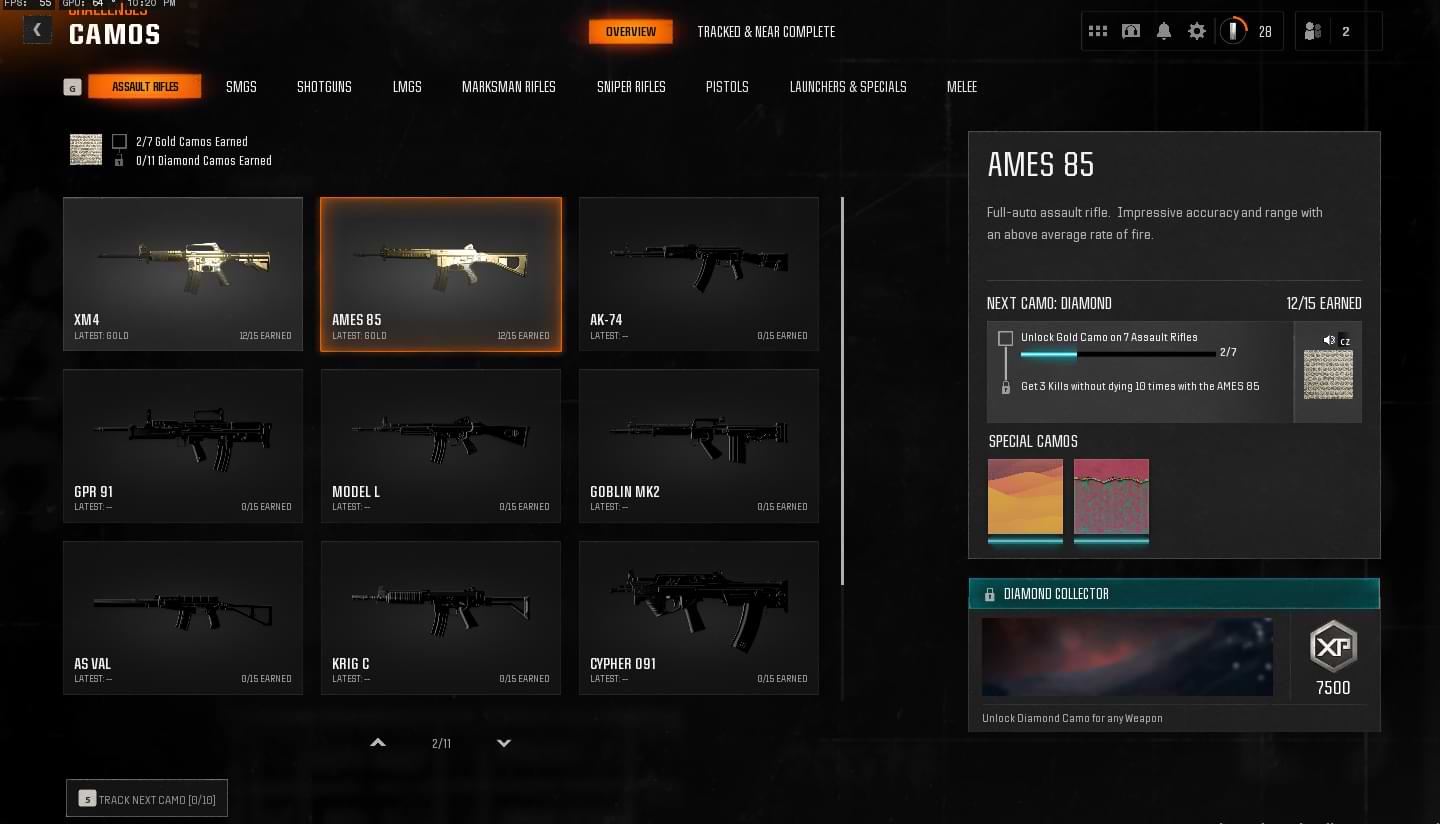Open the notifications bell icon
The width and height of the screenshot is (1440, 824).
[x=1164, y=32]
